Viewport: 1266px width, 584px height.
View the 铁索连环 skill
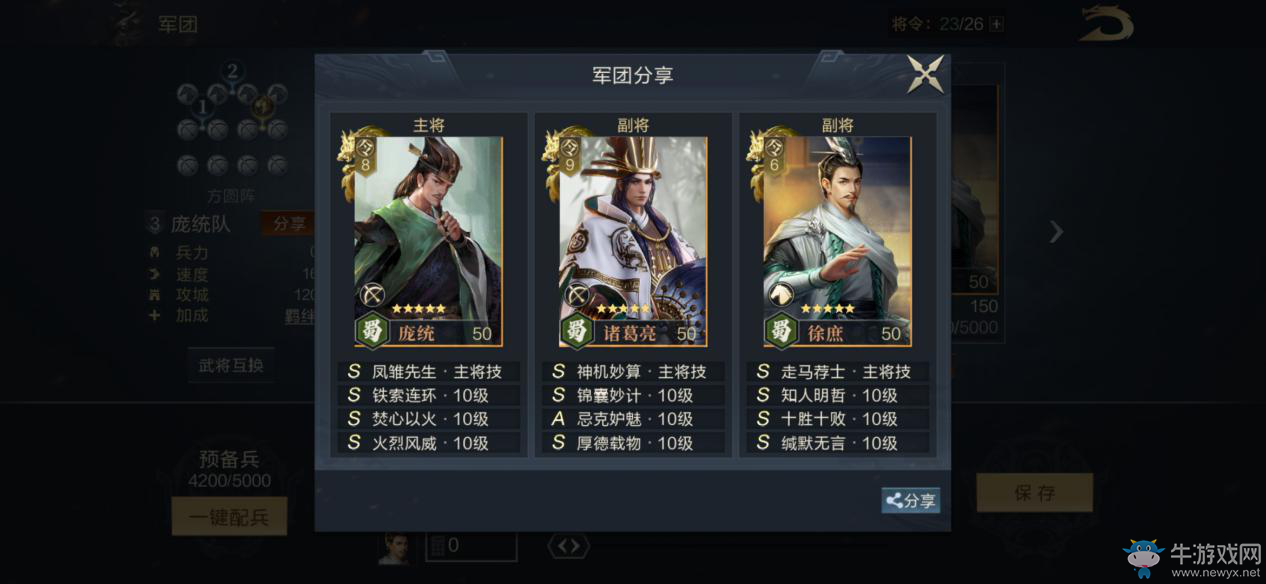pyautogui.click(x=429, y=395)
